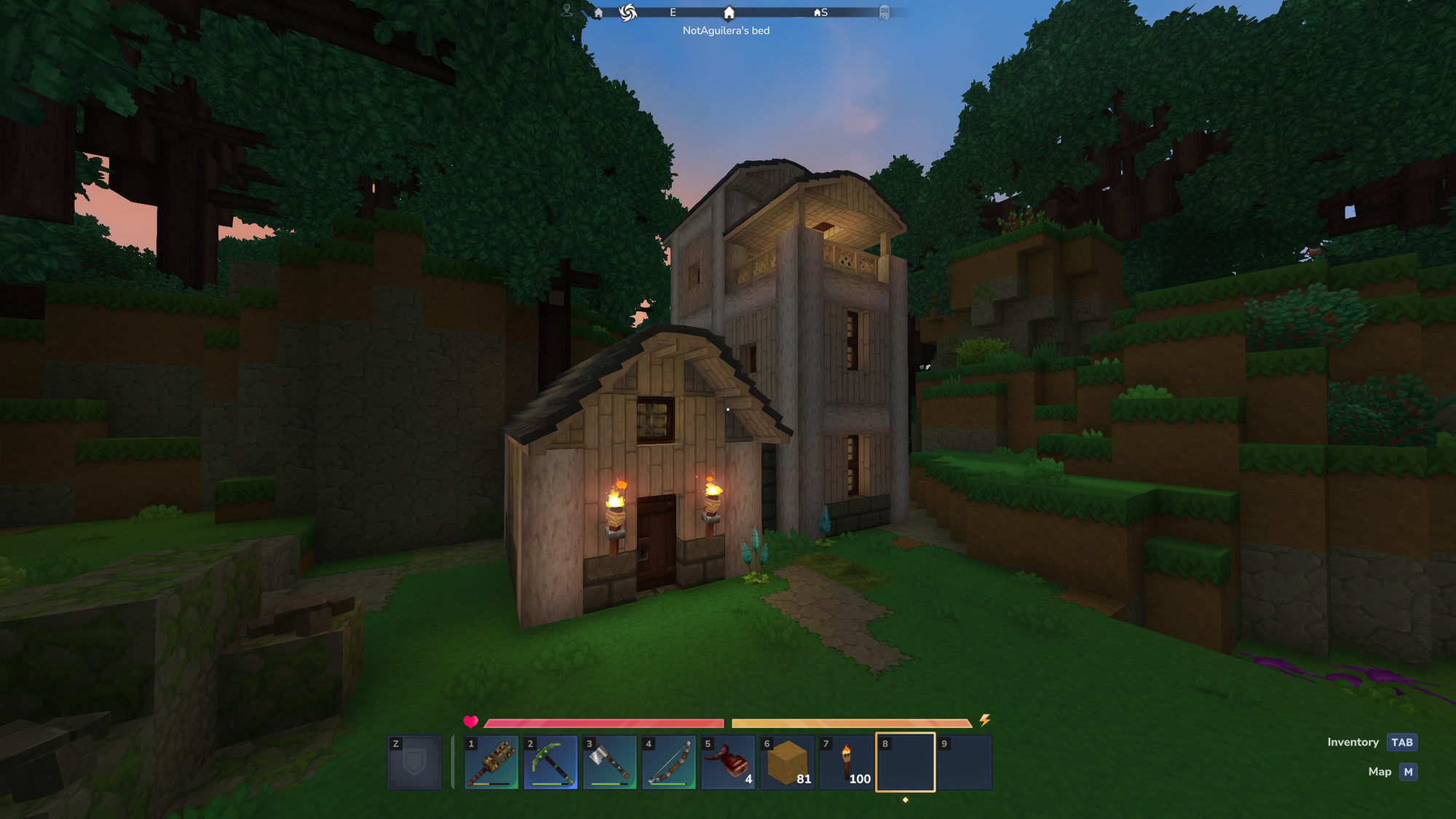Select the swirl portal marker on compass
Image resolution: width=1456 pixels, height=819 pixels.
(x=628, y=12)
